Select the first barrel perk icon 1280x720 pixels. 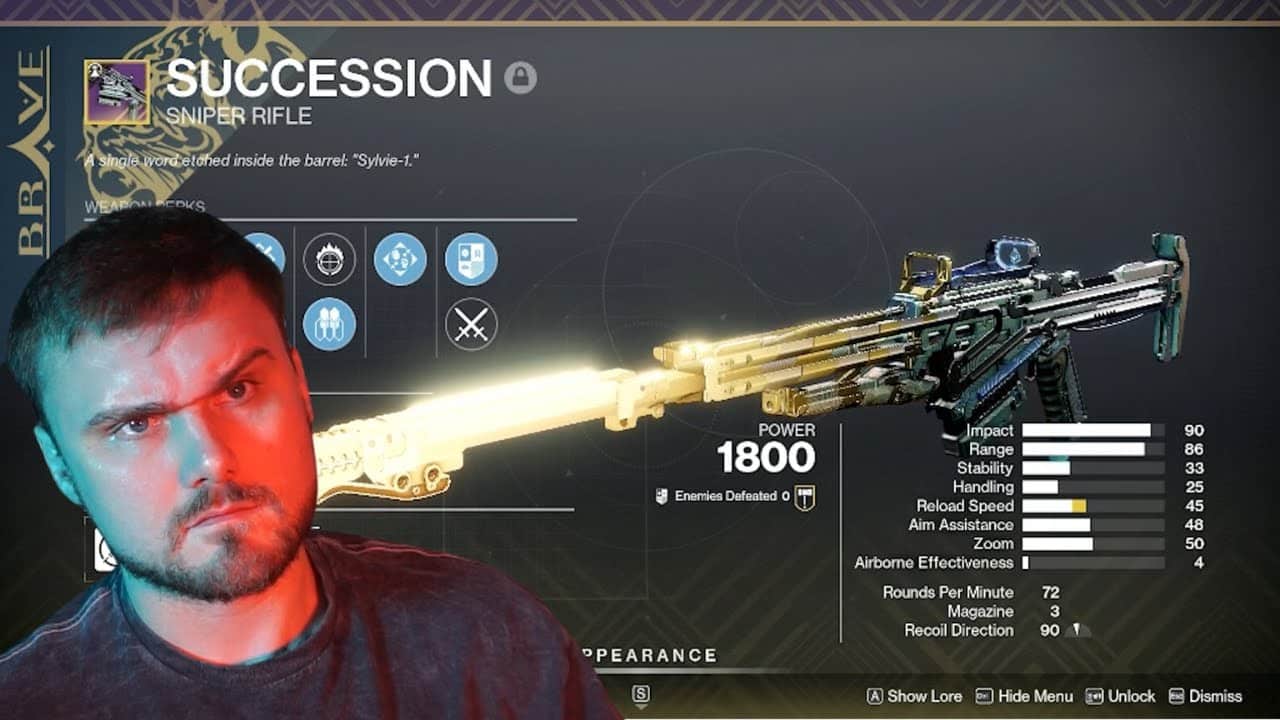click(264, 253)
